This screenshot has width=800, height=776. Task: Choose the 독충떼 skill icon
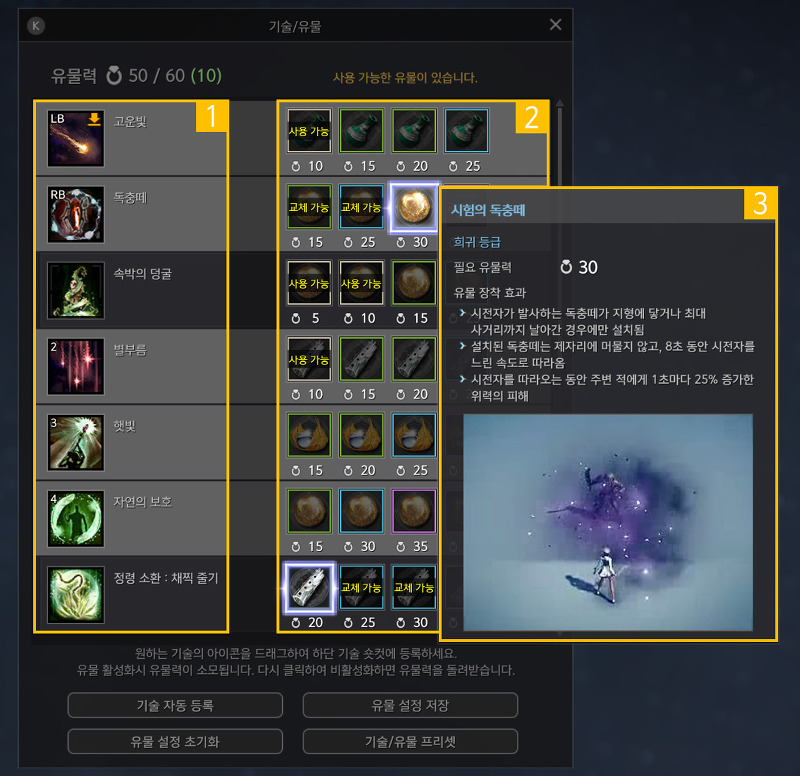76,212
